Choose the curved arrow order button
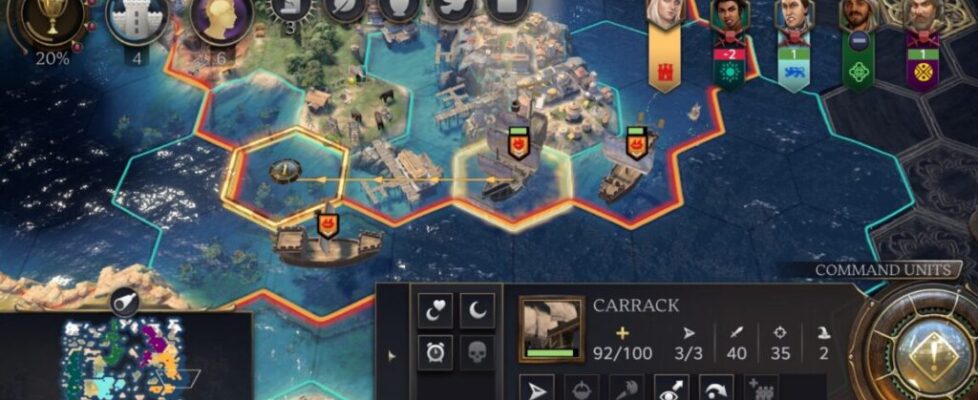This screenshot has width=978, height=400. 716,388
